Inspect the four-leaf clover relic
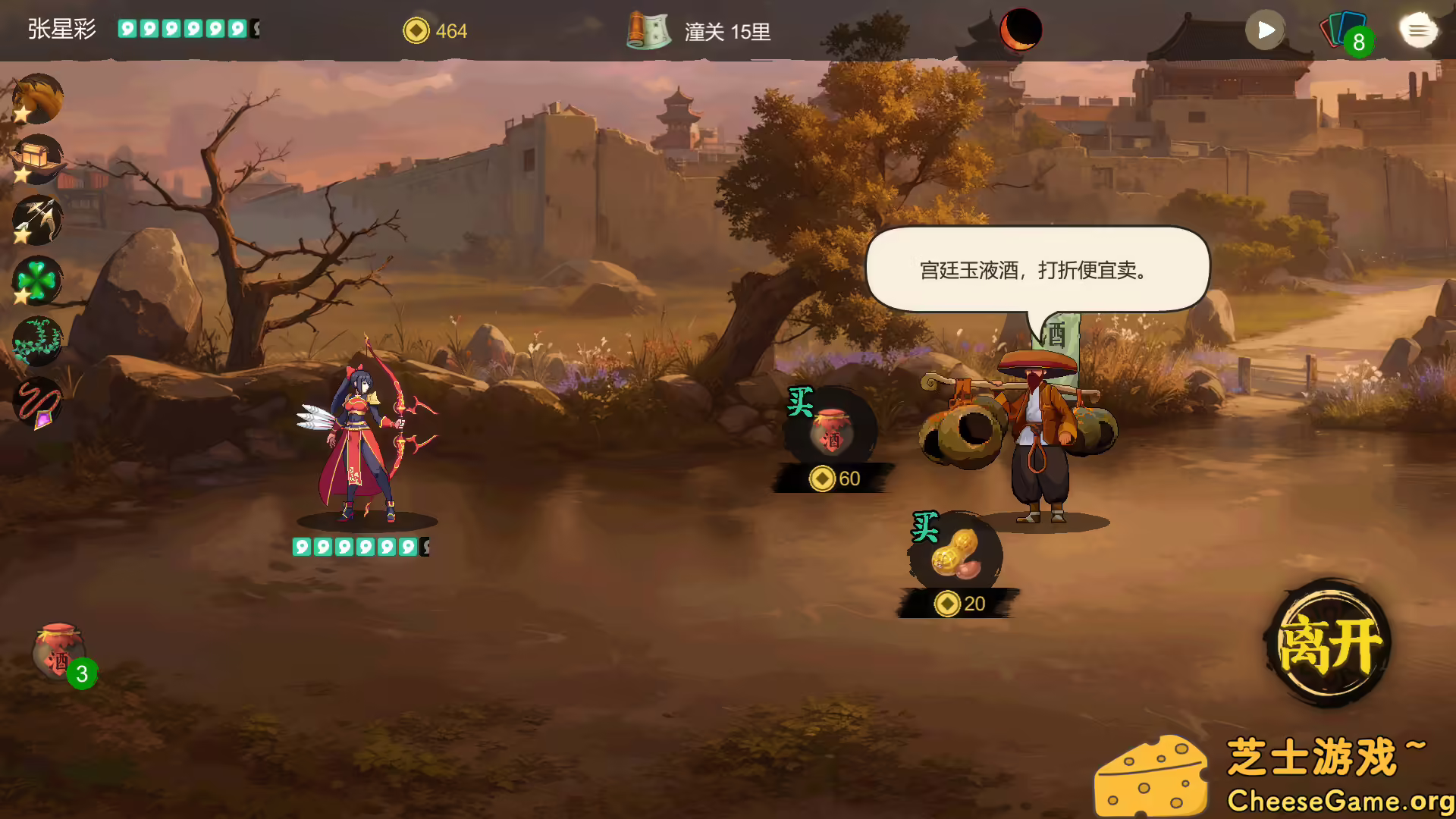 tap(37, 281)
